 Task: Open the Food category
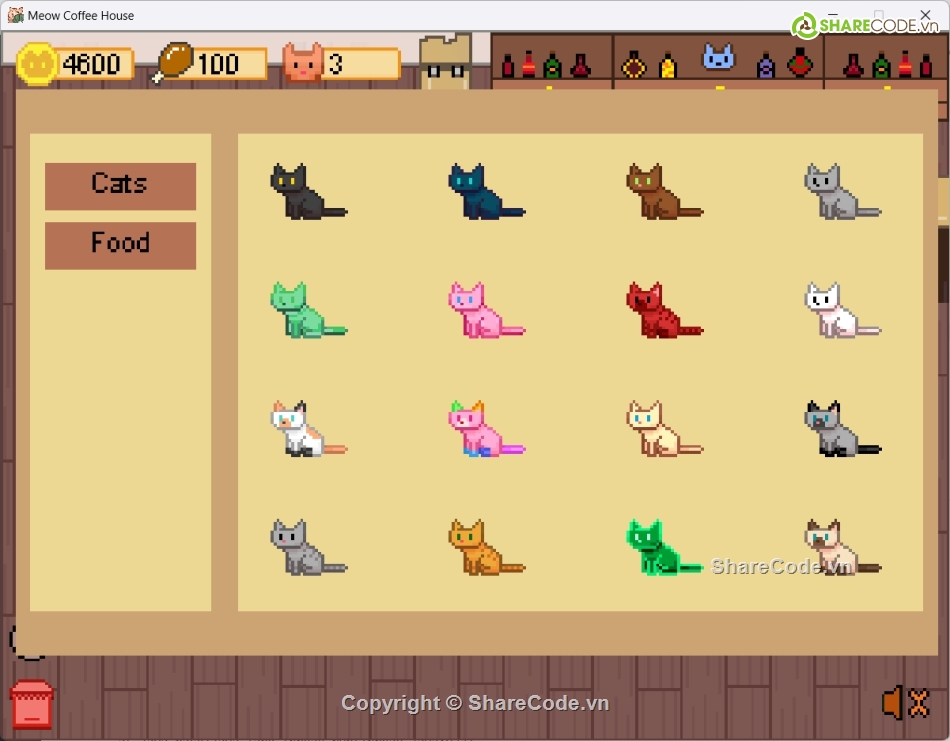click(120, 245)
